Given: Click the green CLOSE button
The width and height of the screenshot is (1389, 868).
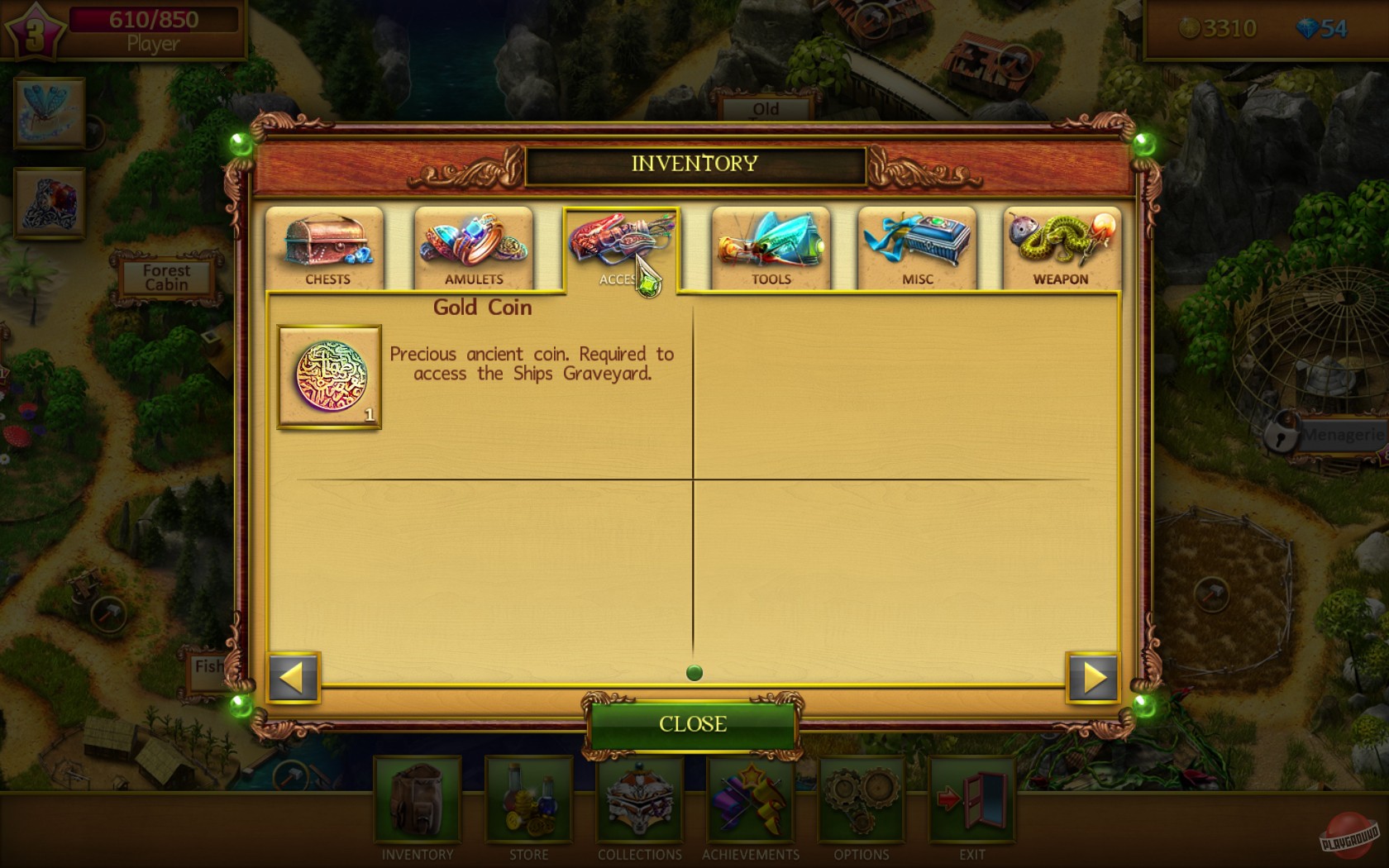Looking at the screenshot, I should click(693, 723).
